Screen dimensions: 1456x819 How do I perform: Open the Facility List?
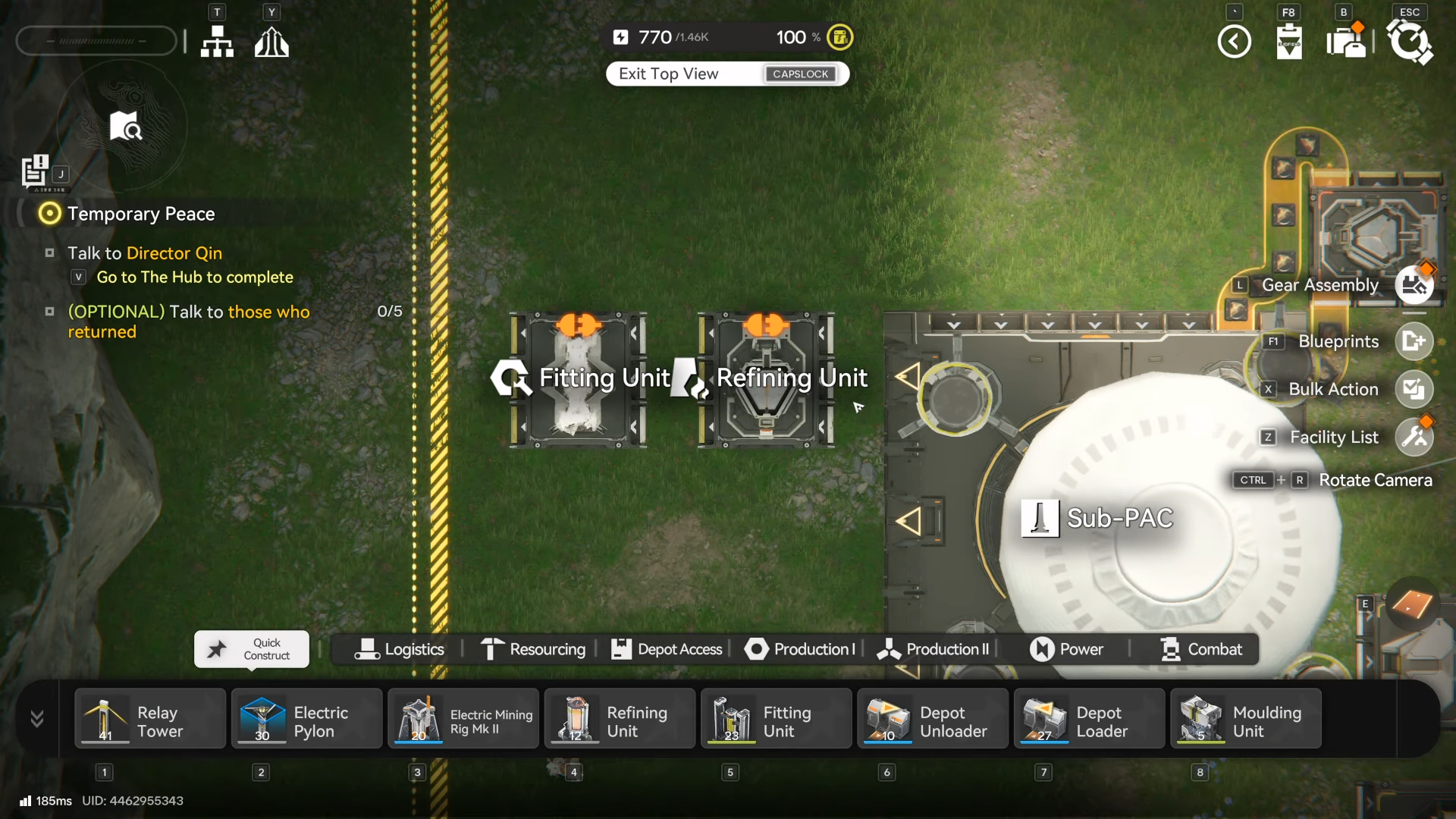click(x=1414, y=438)
